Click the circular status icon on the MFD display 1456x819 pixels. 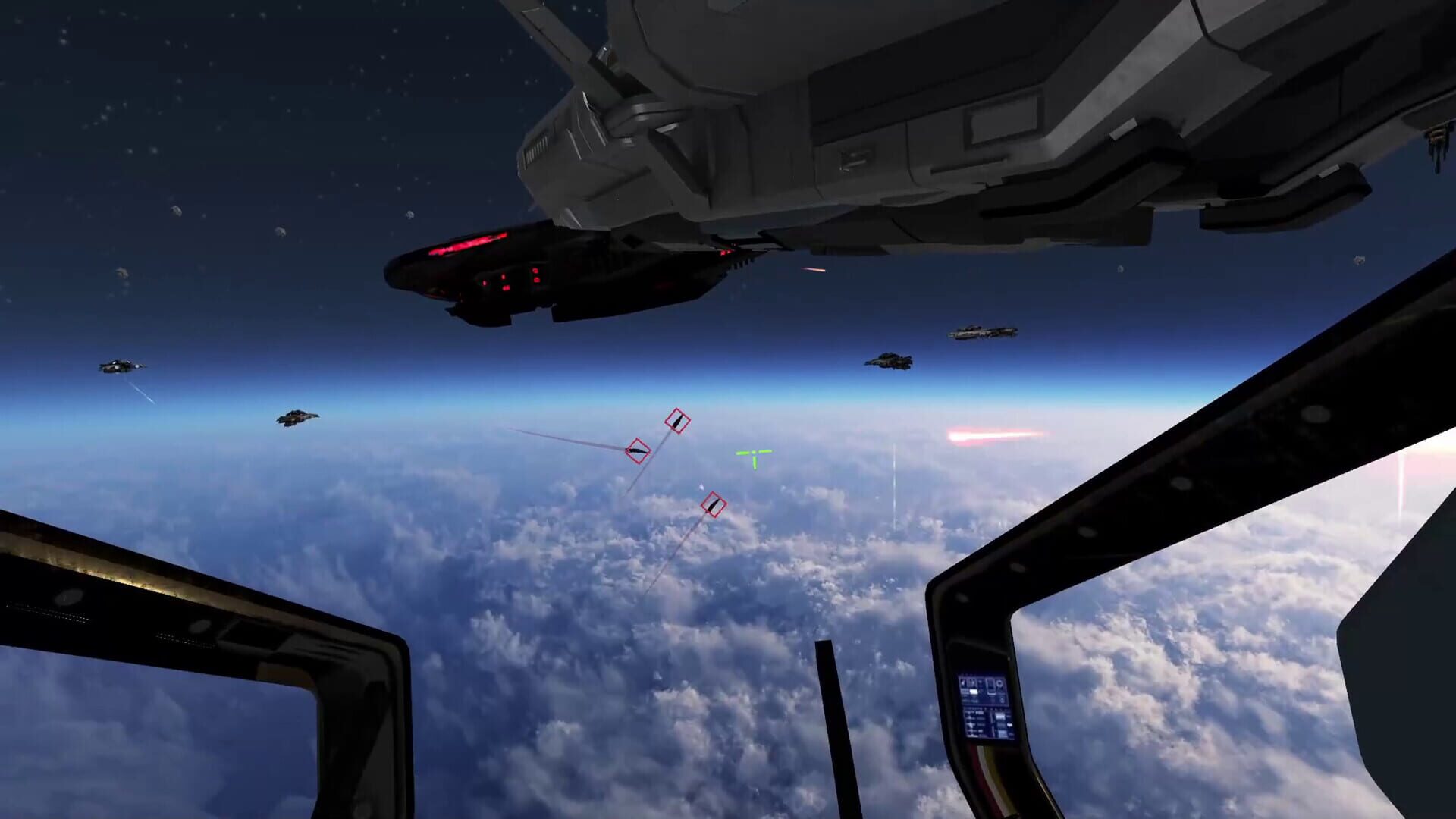coord(999,684)
